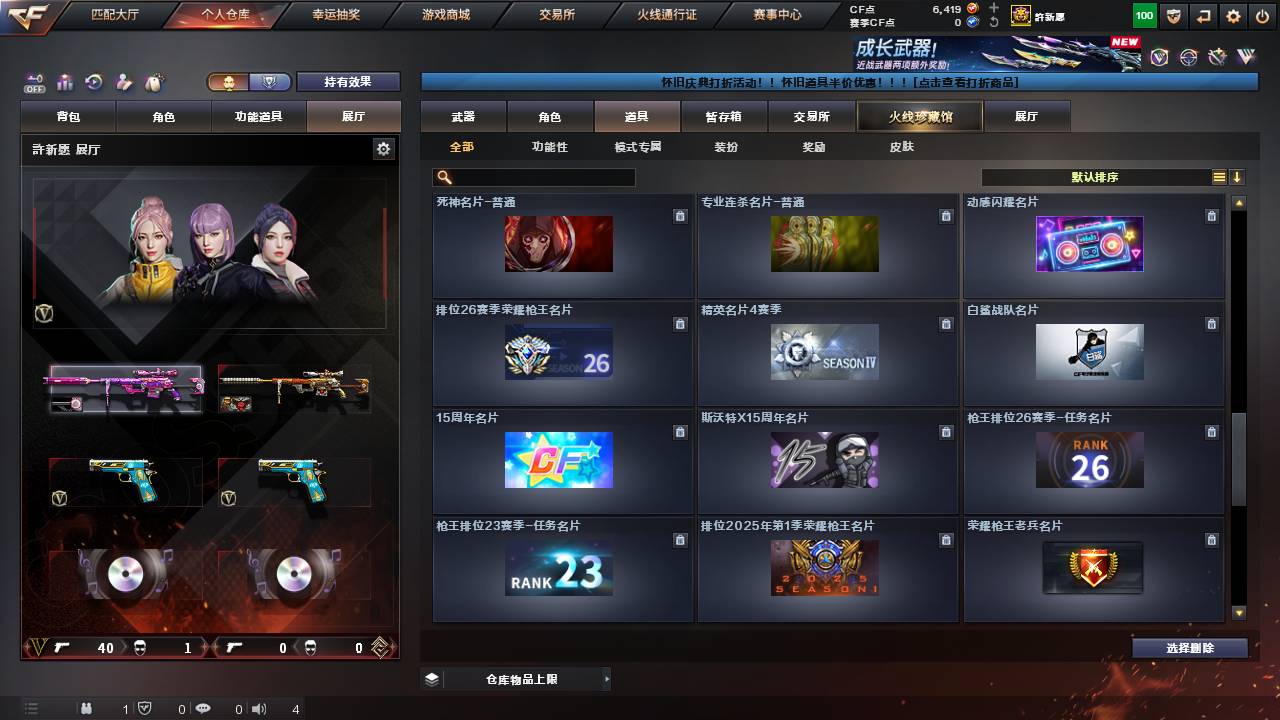The width and height of the screenshot is (1280, 720).
Task: Click the speaker volume icon in the bottom bar
Action: pyautogui.click(x=259, y=710)
